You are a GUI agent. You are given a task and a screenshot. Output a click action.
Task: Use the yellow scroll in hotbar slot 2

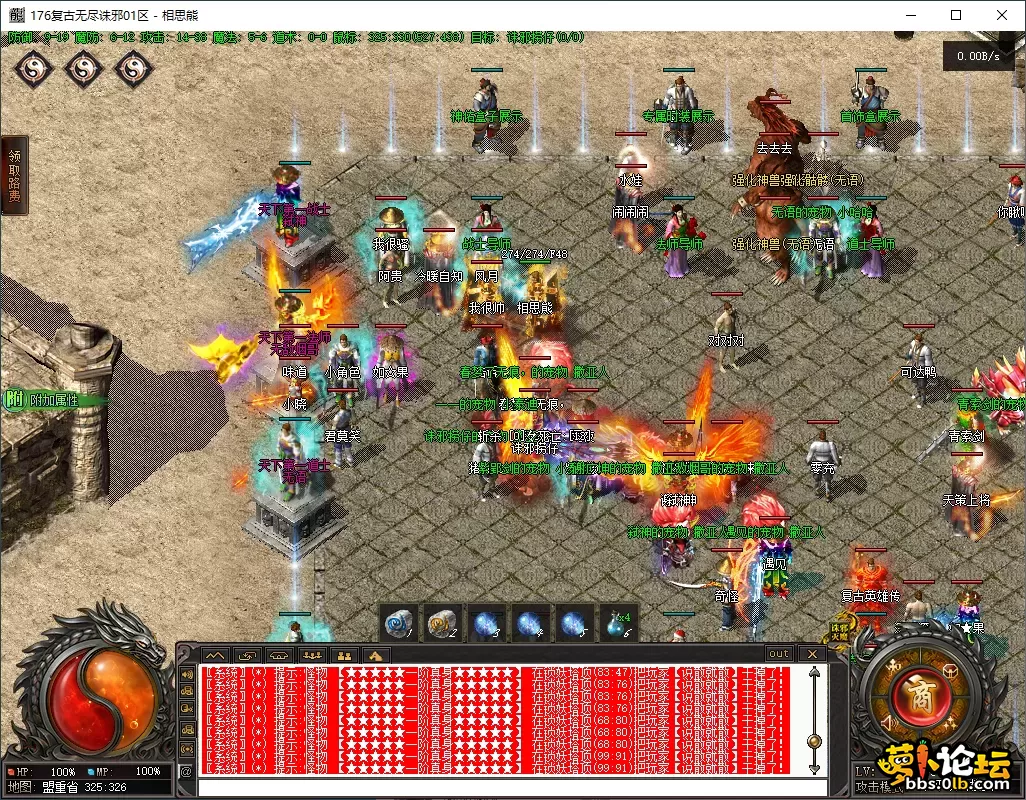pyautogui.click(x=443, y=624)
